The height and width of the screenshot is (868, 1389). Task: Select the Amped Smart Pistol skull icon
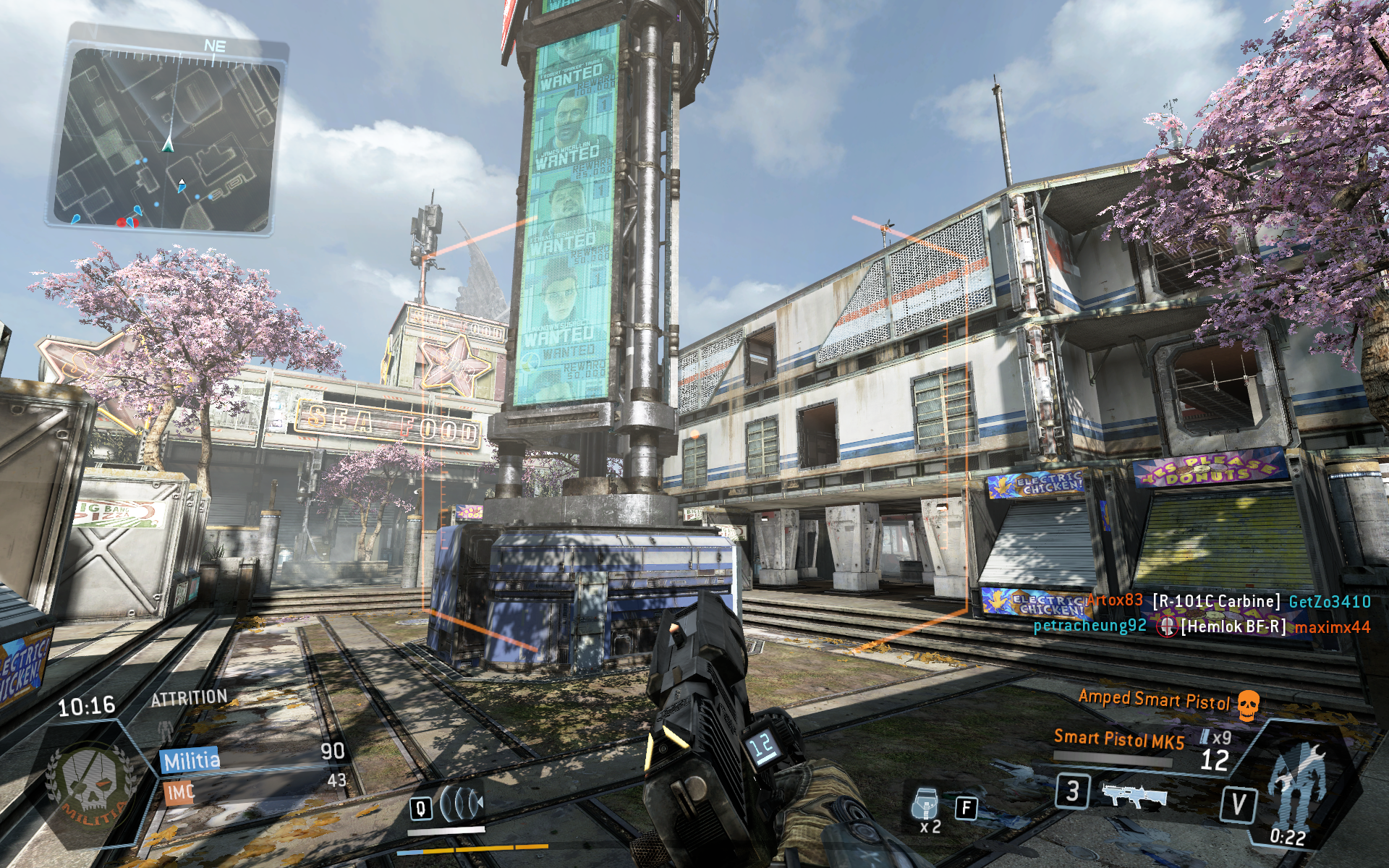tap(1249, 703)
